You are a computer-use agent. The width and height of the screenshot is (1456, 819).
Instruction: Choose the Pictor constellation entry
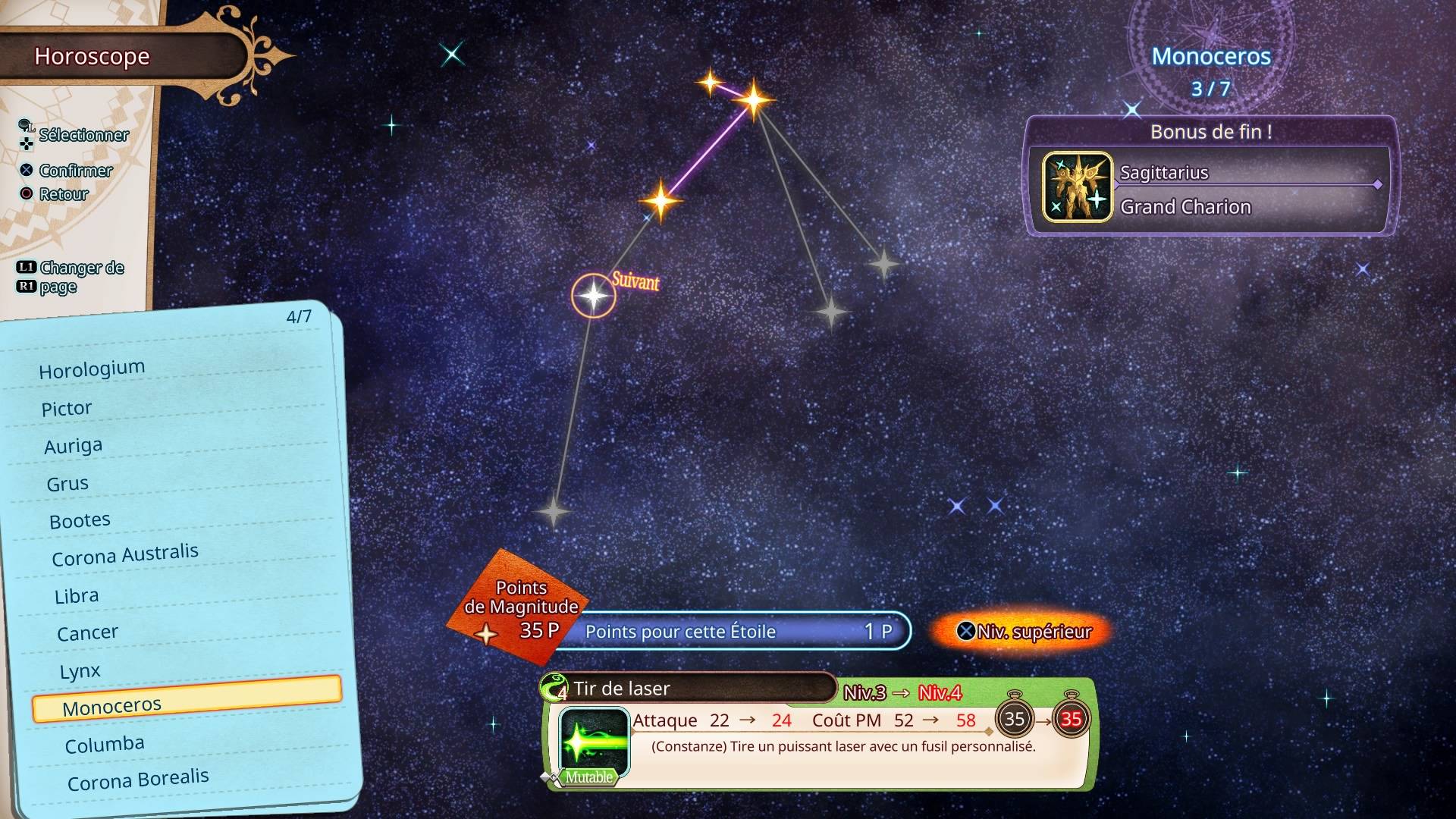click(67, 409)
